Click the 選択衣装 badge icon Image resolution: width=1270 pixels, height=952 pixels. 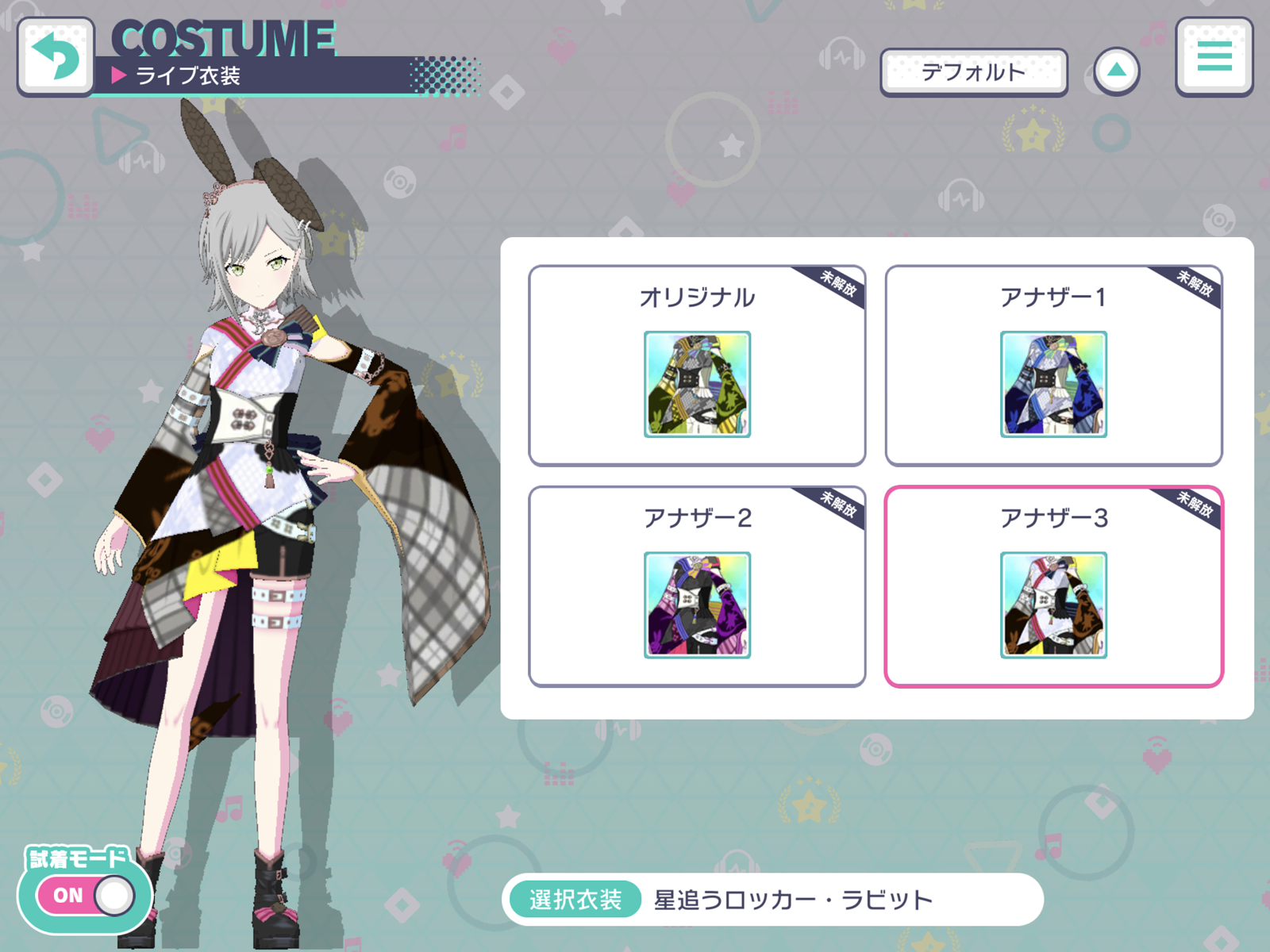[x=575, y=898]
